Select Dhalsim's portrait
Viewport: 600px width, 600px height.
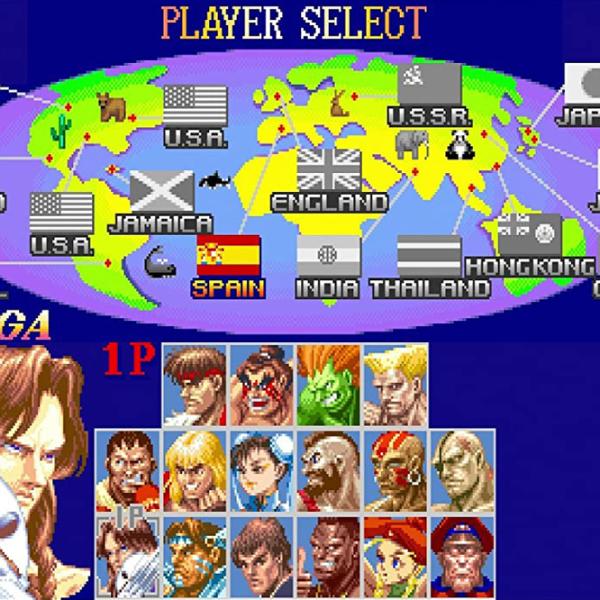395,472
